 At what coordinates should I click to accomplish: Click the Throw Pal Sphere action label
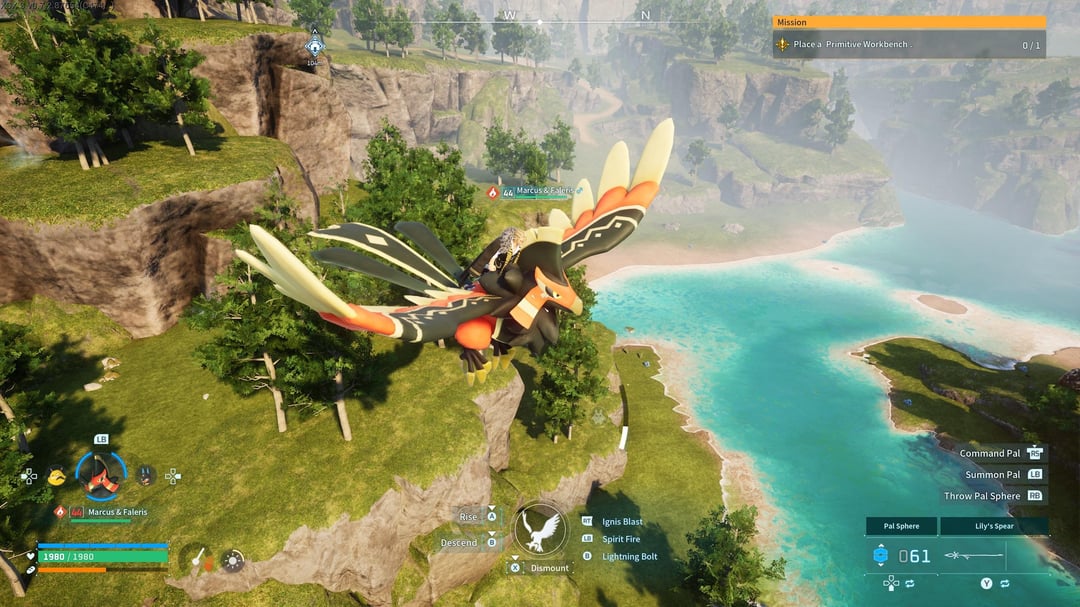click(982, 496)
